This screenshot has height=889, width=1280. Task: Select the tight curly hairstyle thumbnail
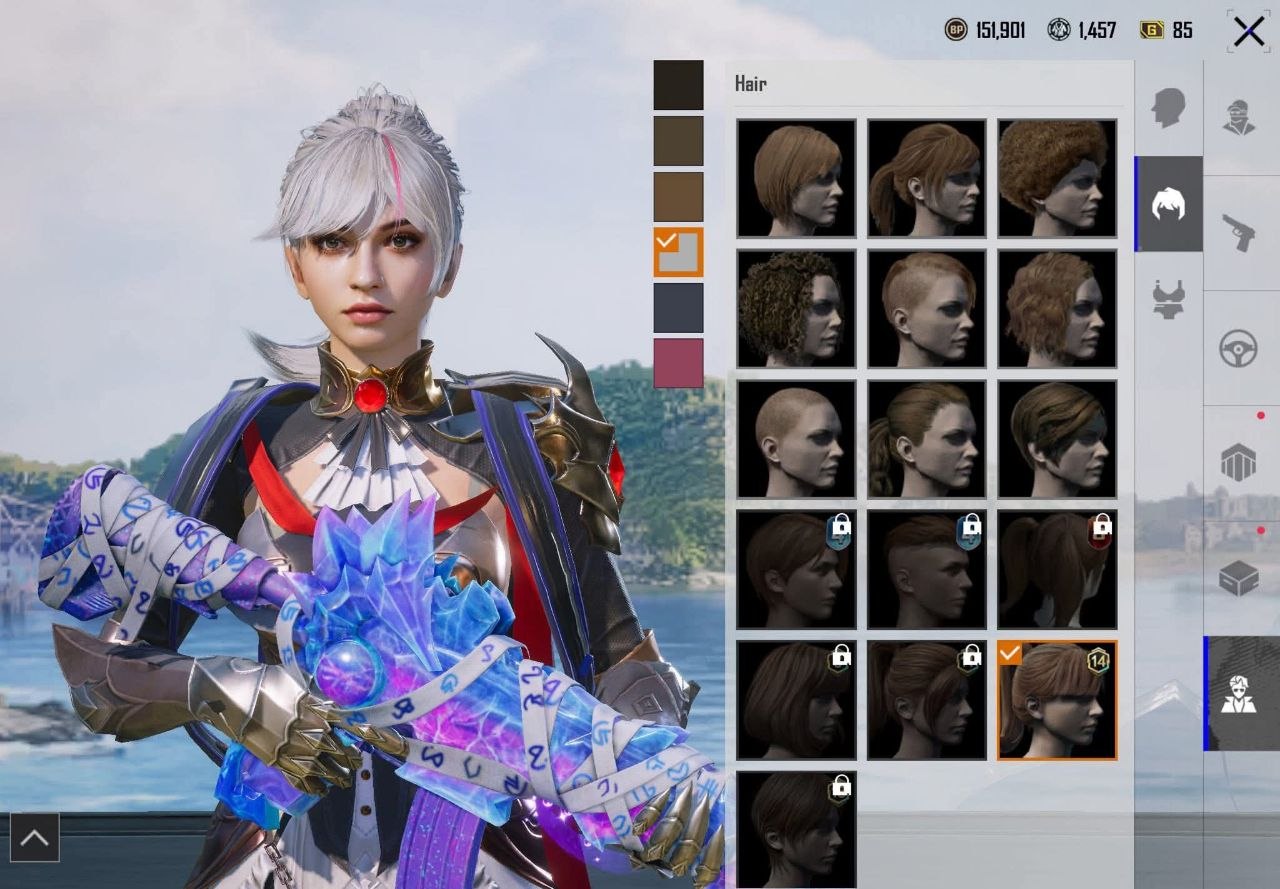[x=796, y=308]
